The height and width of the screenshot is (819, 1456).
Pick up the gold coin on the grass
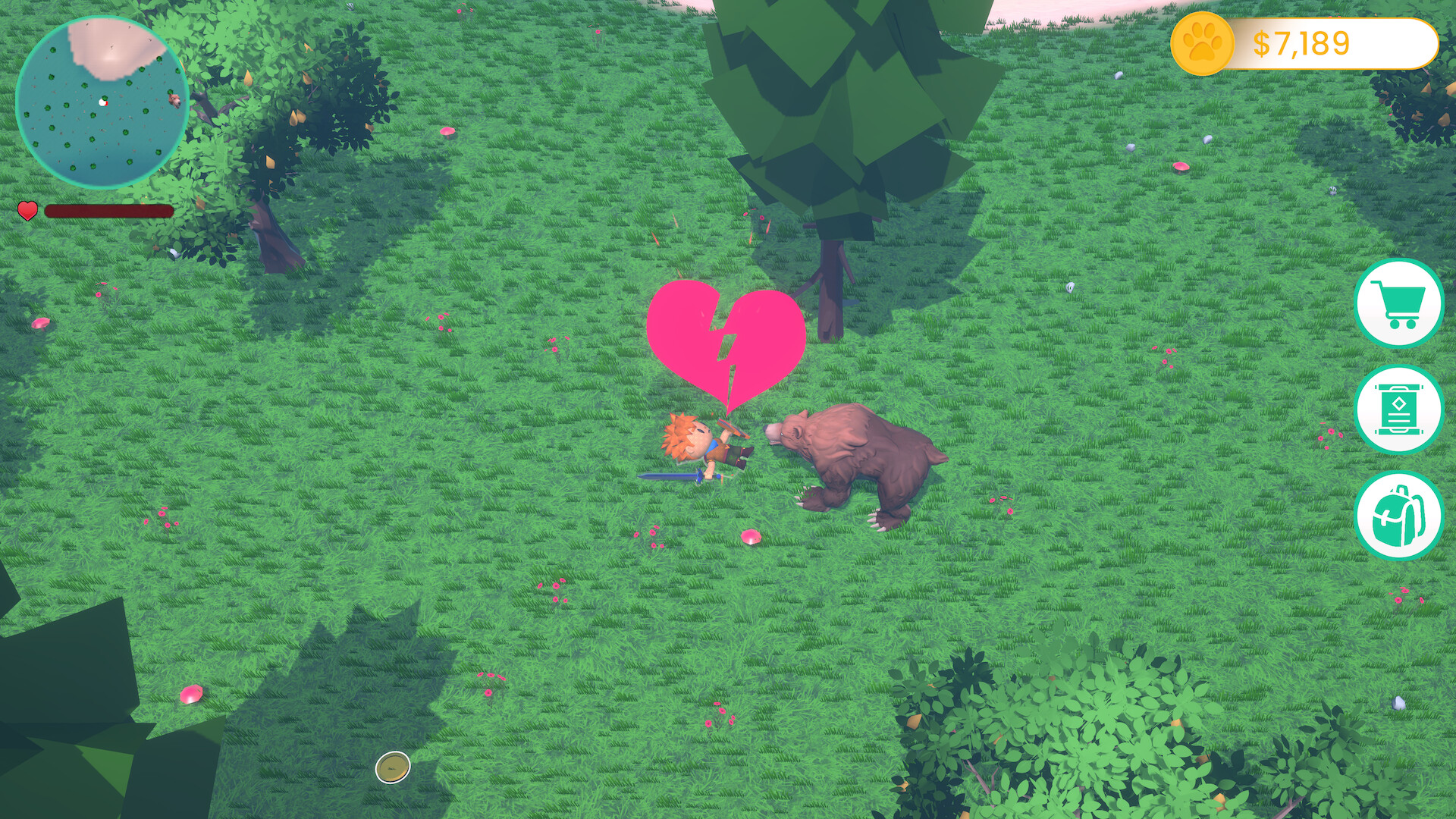coord(391,768)
